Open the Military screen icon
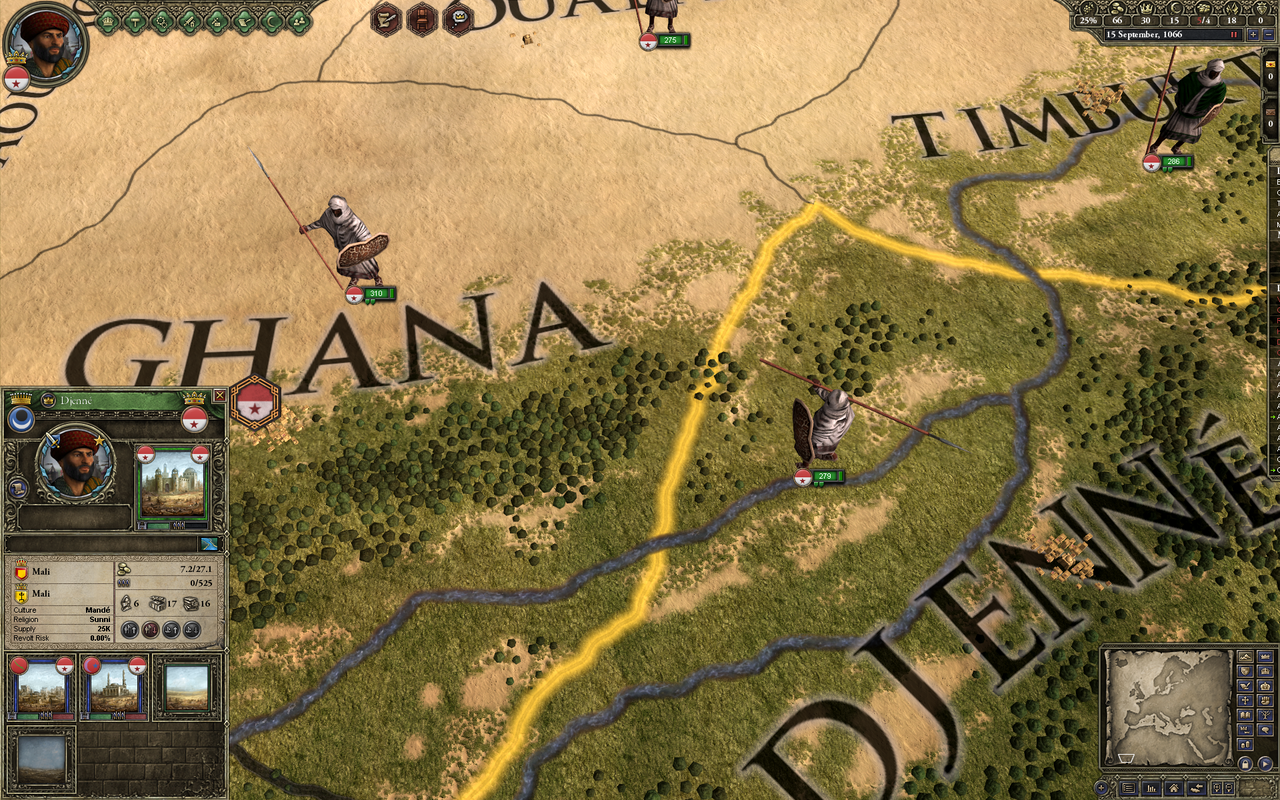1280x800 pixels. [x=191, y=19]
